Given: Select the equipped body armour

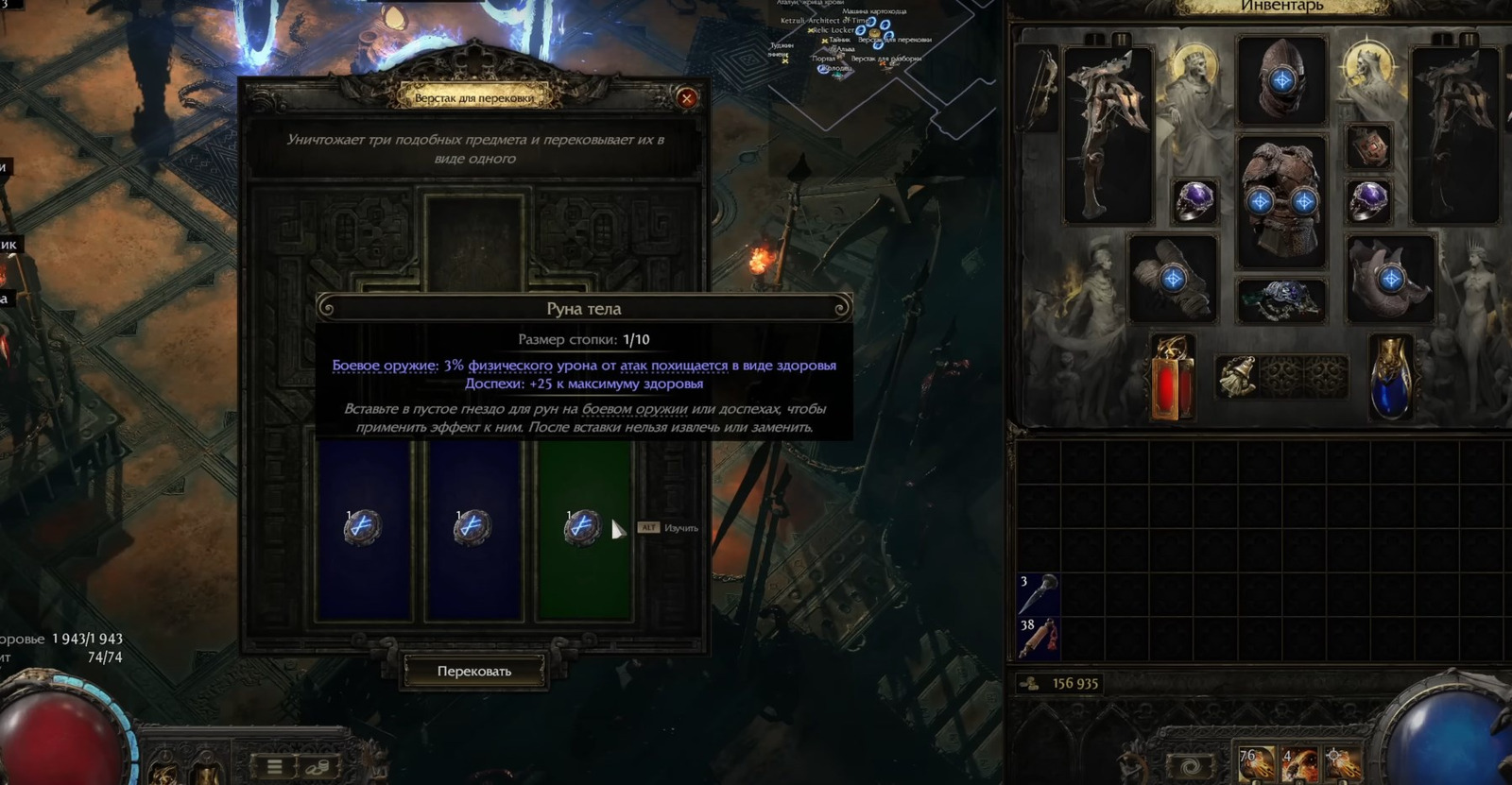Looking at the screenshot, I should coord(1281,200).
